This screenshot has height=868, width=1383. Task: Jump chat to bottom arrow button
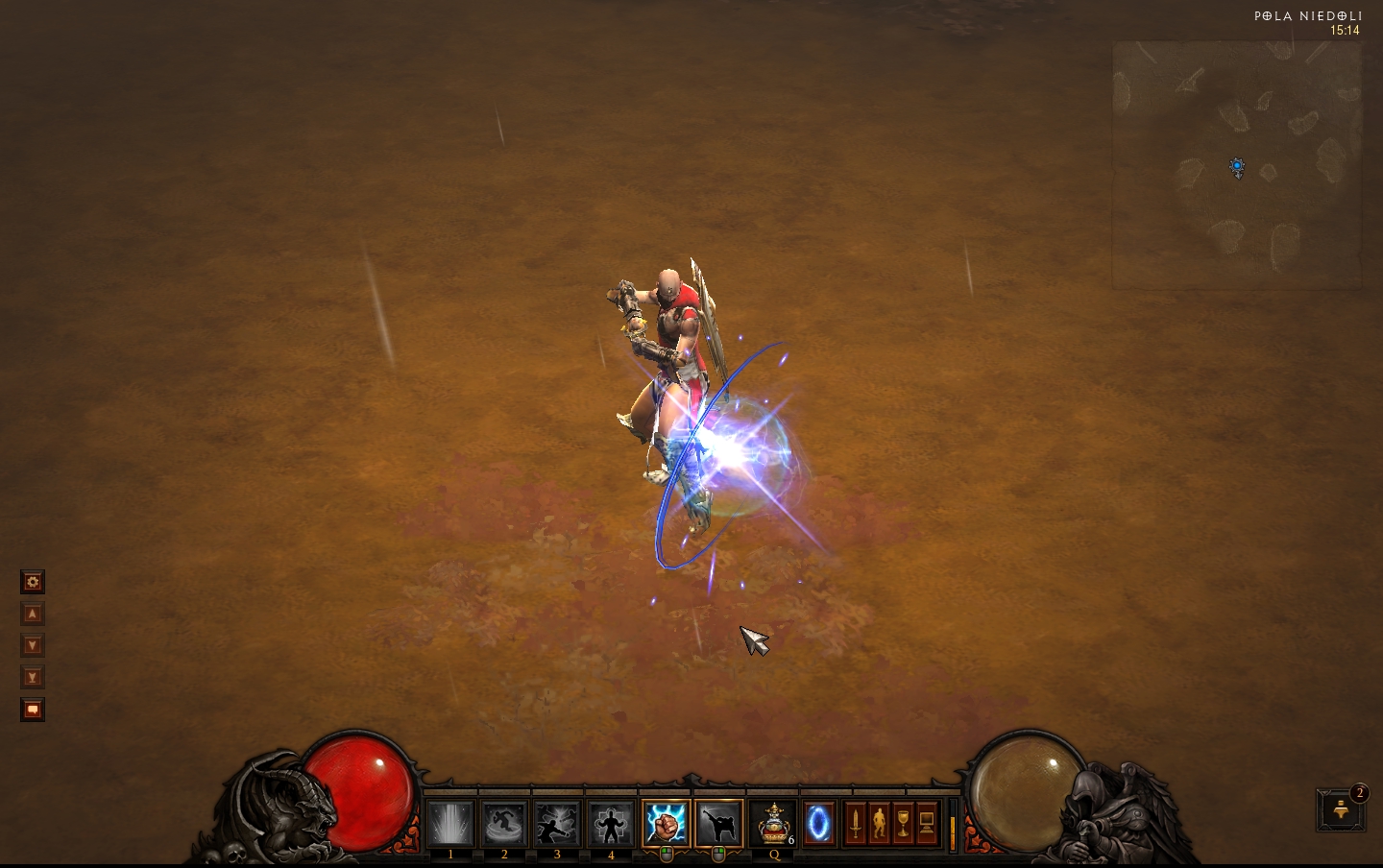point(33,677)
